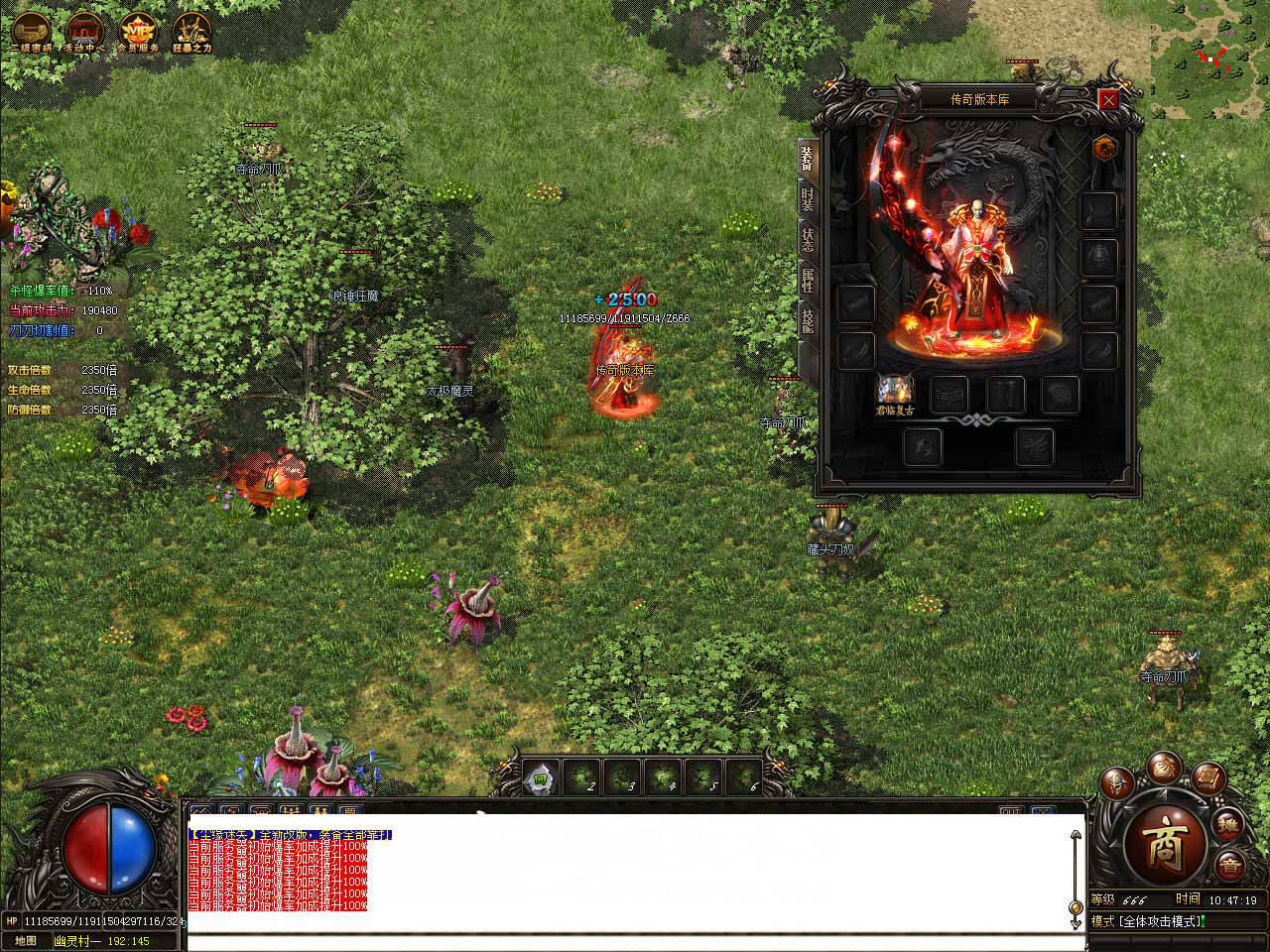Click the orange hexagon dragon emblem
Screen dimensions: 1270x952
[x=1104, y=148]
